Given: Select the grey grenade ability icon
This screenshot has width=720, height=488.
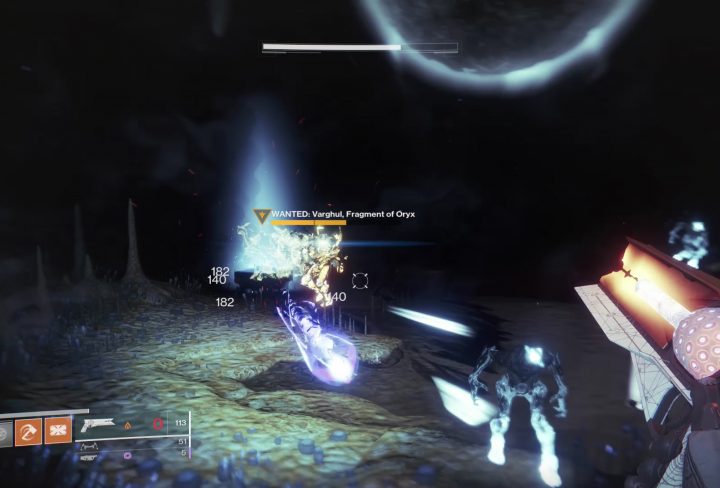Looking at the screenshot, I should (x=5, y=431).
